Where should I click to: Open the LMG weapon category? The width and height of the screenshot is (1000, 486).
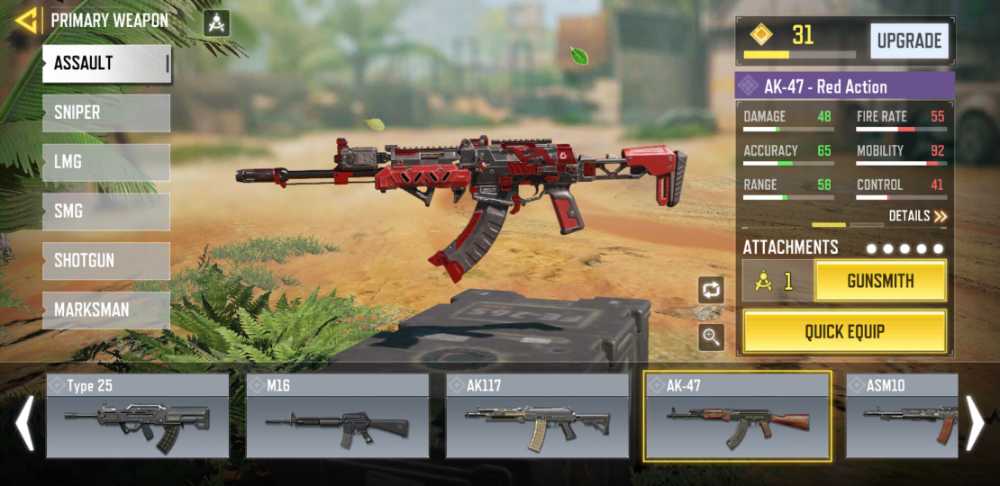coord(106,162)
